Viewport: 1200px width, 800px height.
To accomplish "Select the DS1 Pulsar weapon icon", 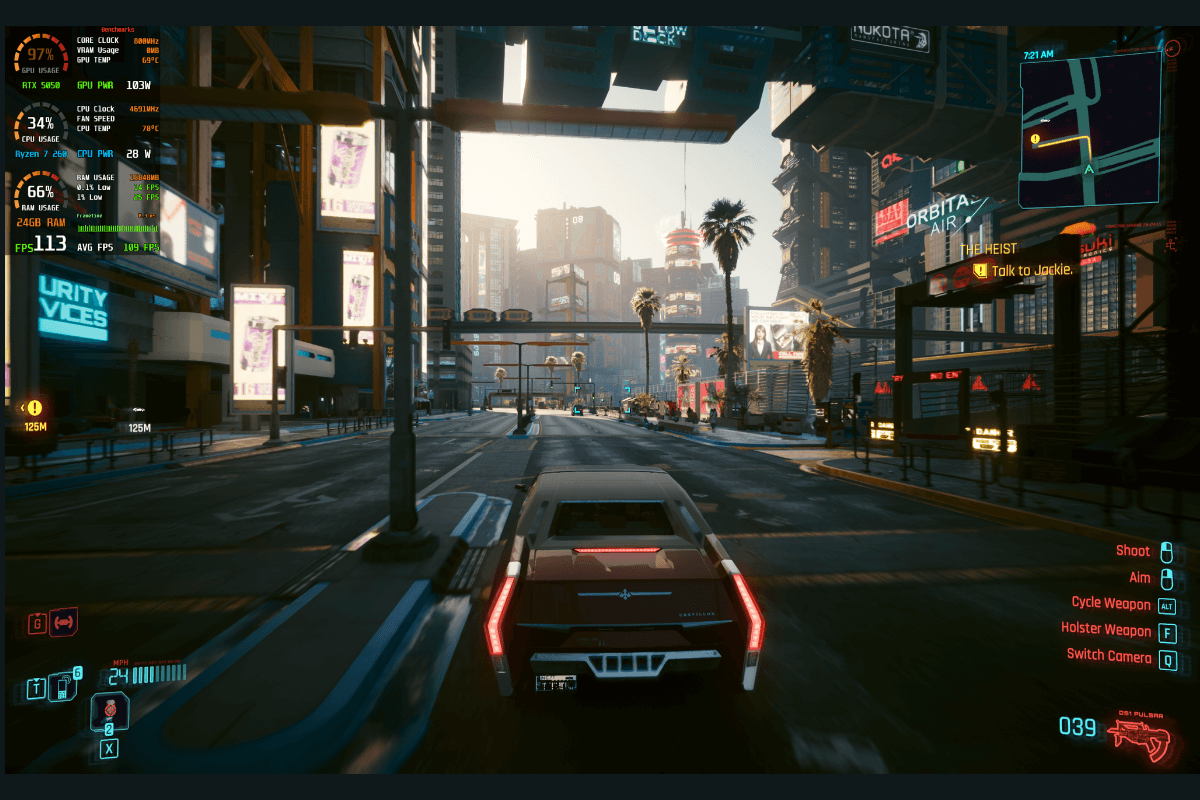I will pyautogui.click(x=1139, y=735).
